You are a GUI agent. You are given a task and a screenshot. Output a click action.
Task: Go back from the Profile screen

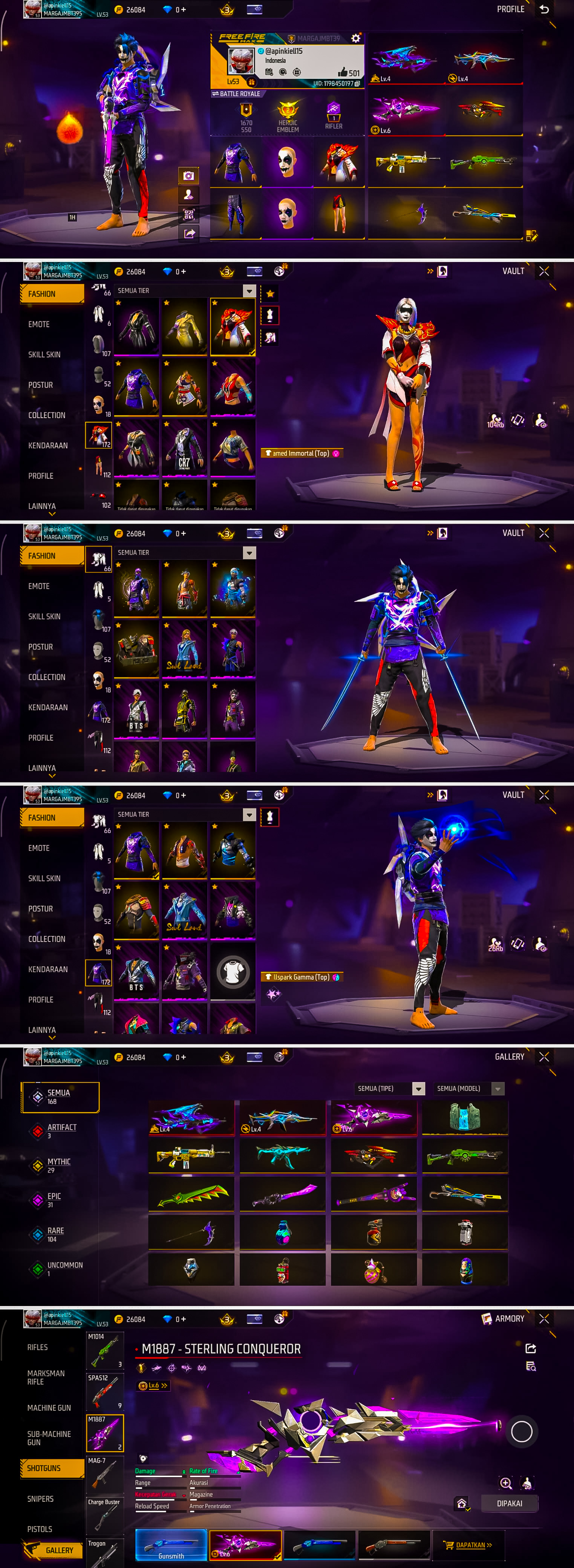tap(544, 9)
